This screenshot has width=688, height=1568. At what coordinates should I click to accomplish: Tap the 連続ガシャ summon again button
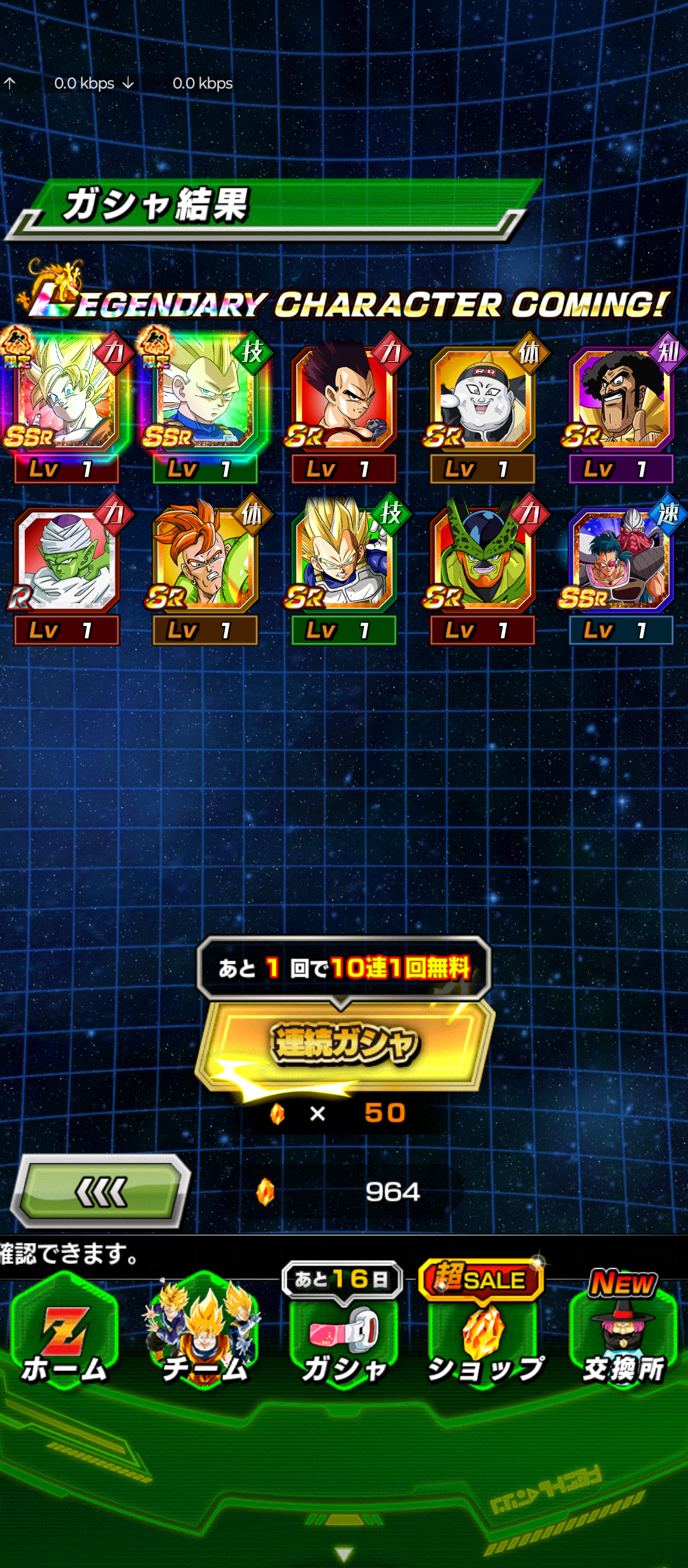[x=345, y=1045]
